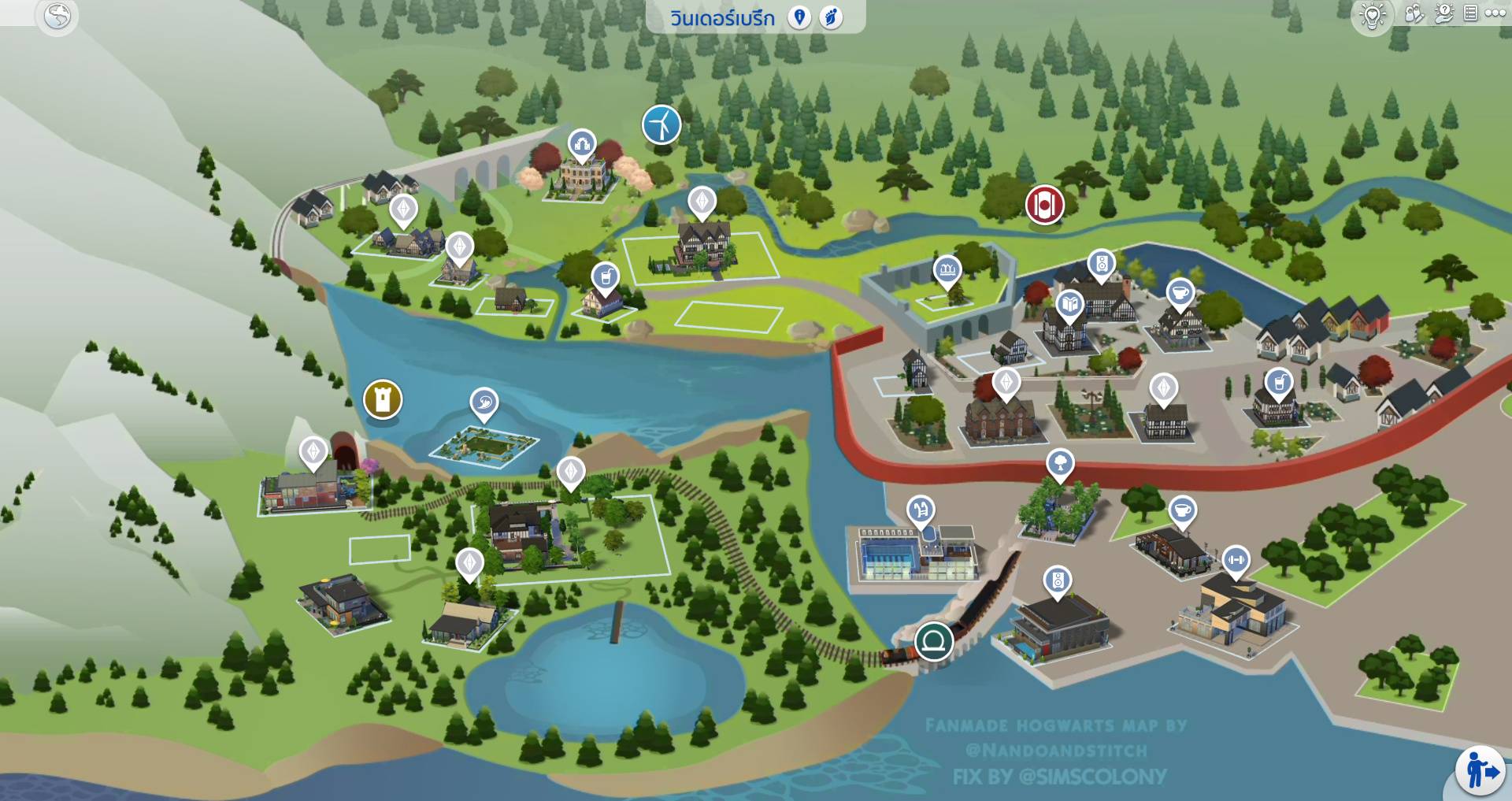Select the open book library marker
Viewport: 1512px width, 801px height.
tap(1069, 304)
